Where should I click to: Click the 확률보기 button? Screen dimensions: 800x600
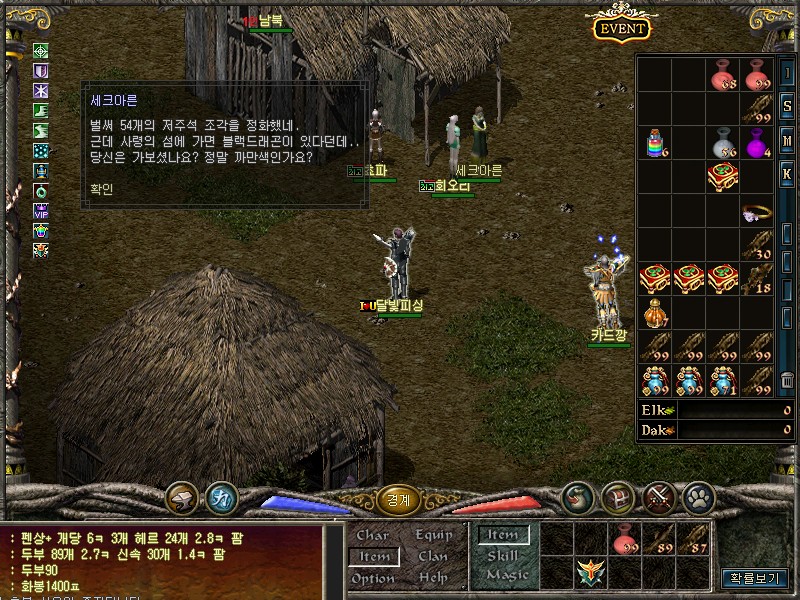pos(754,578)
